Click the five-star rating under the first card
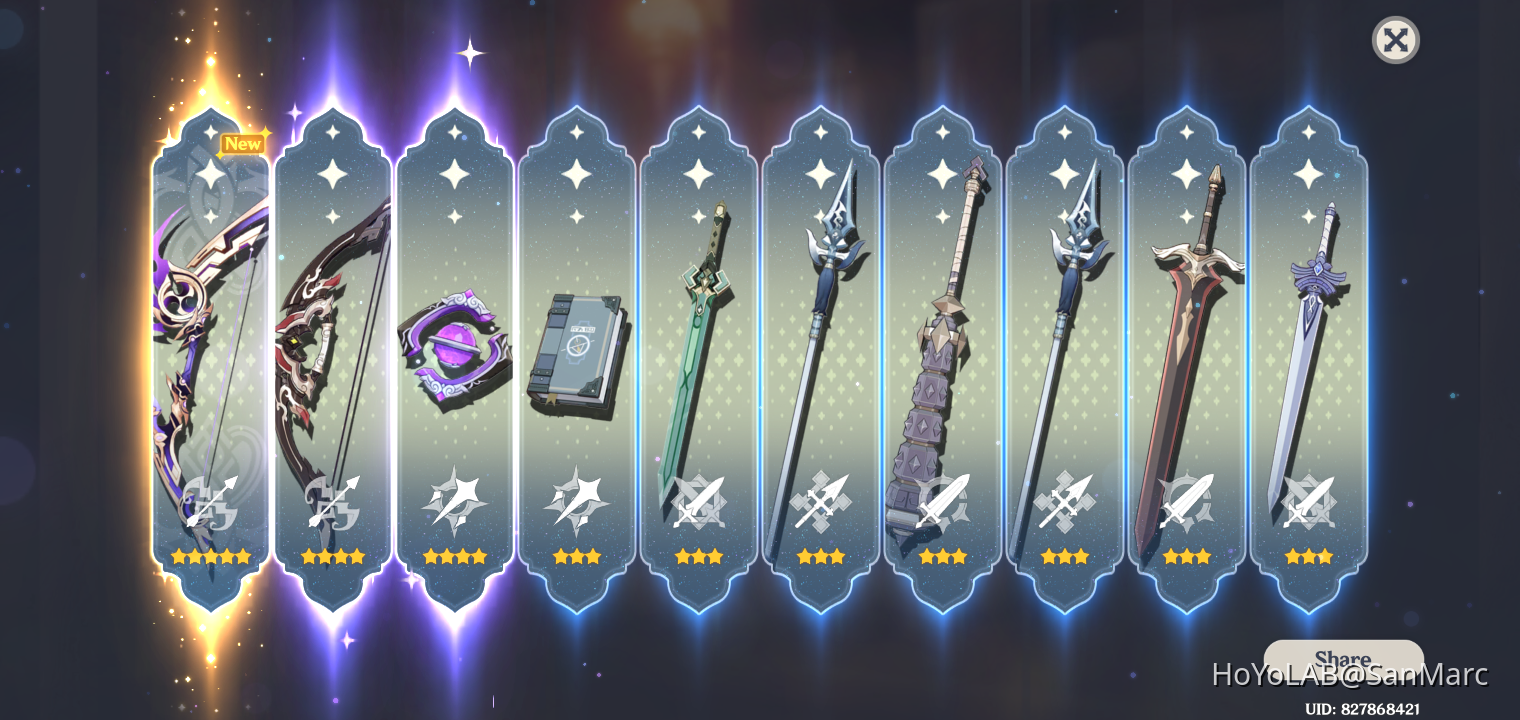 tap(210, 557)
